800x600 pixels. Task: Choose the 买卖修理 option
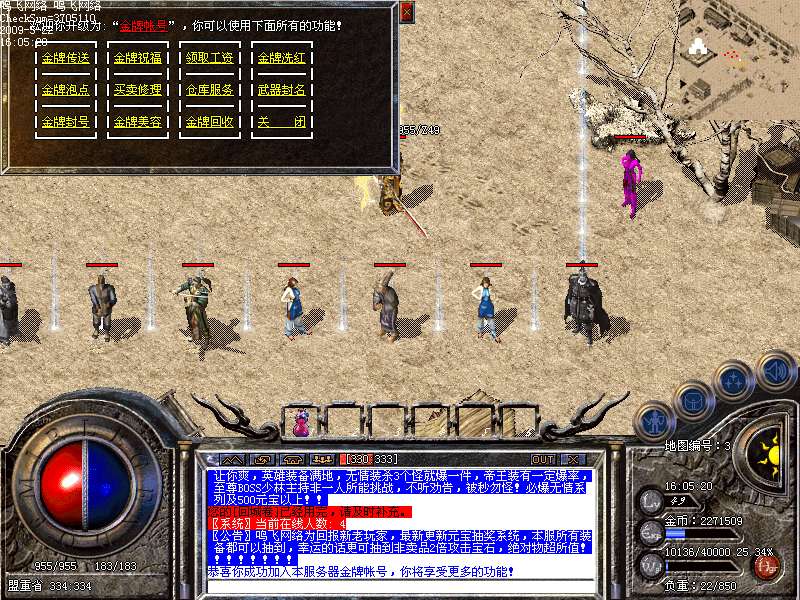137,90
